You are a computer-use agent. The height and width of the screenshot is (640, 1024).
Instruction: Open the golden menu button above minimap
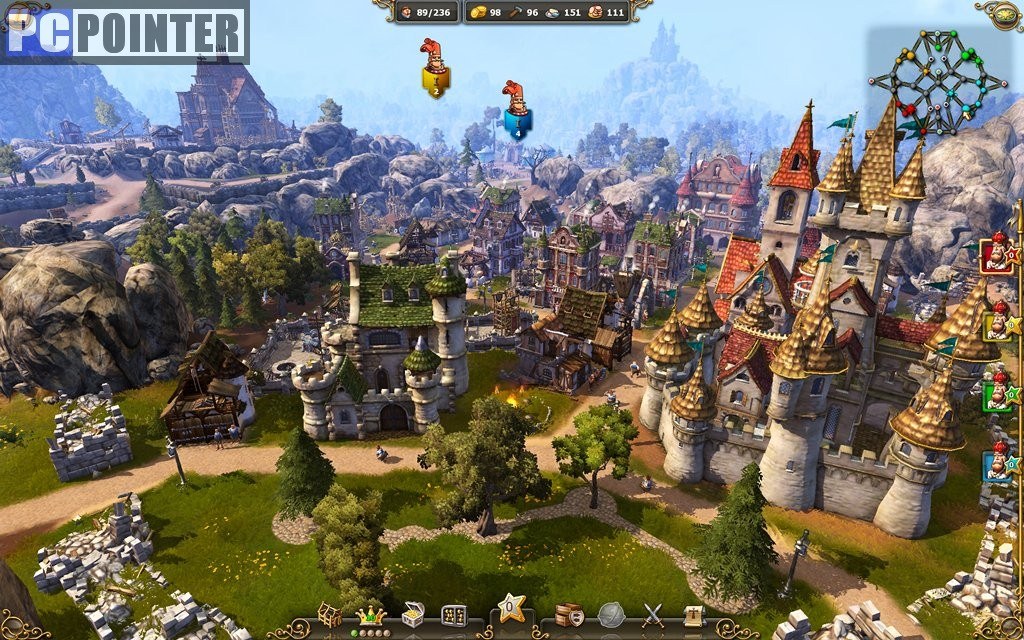click(999, 13)
